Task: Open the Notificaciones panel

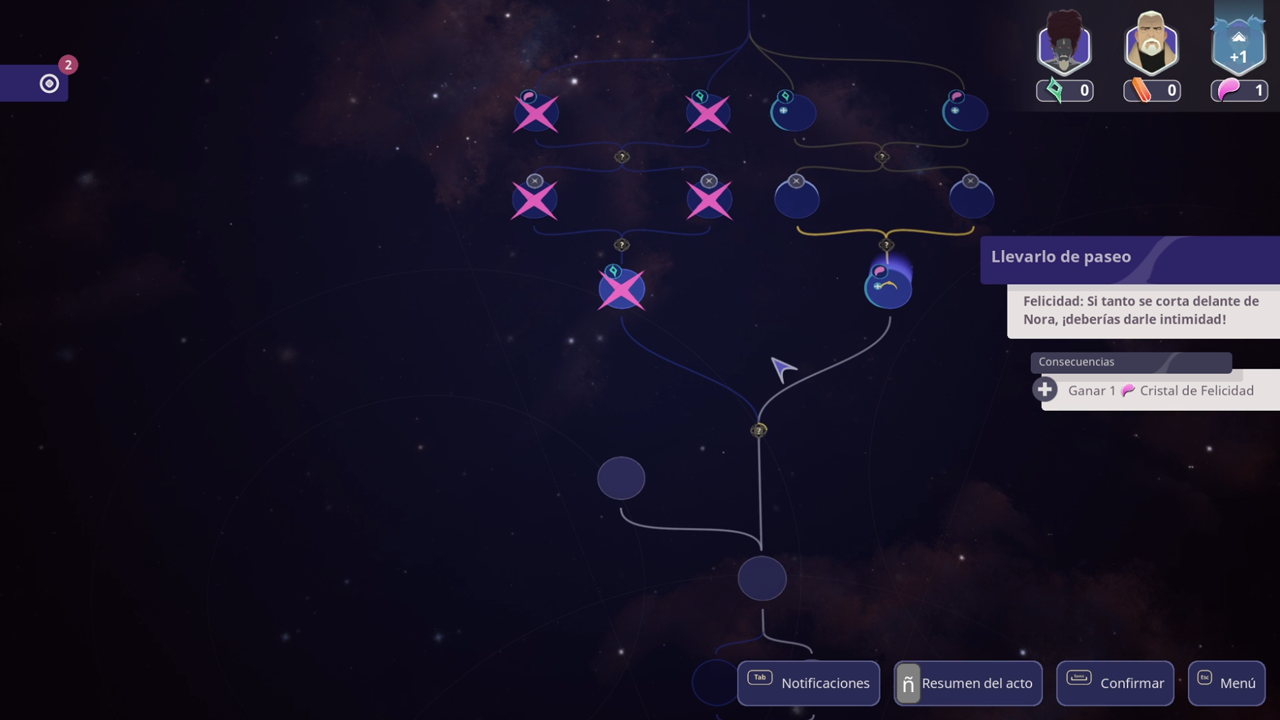Action: 808,683
